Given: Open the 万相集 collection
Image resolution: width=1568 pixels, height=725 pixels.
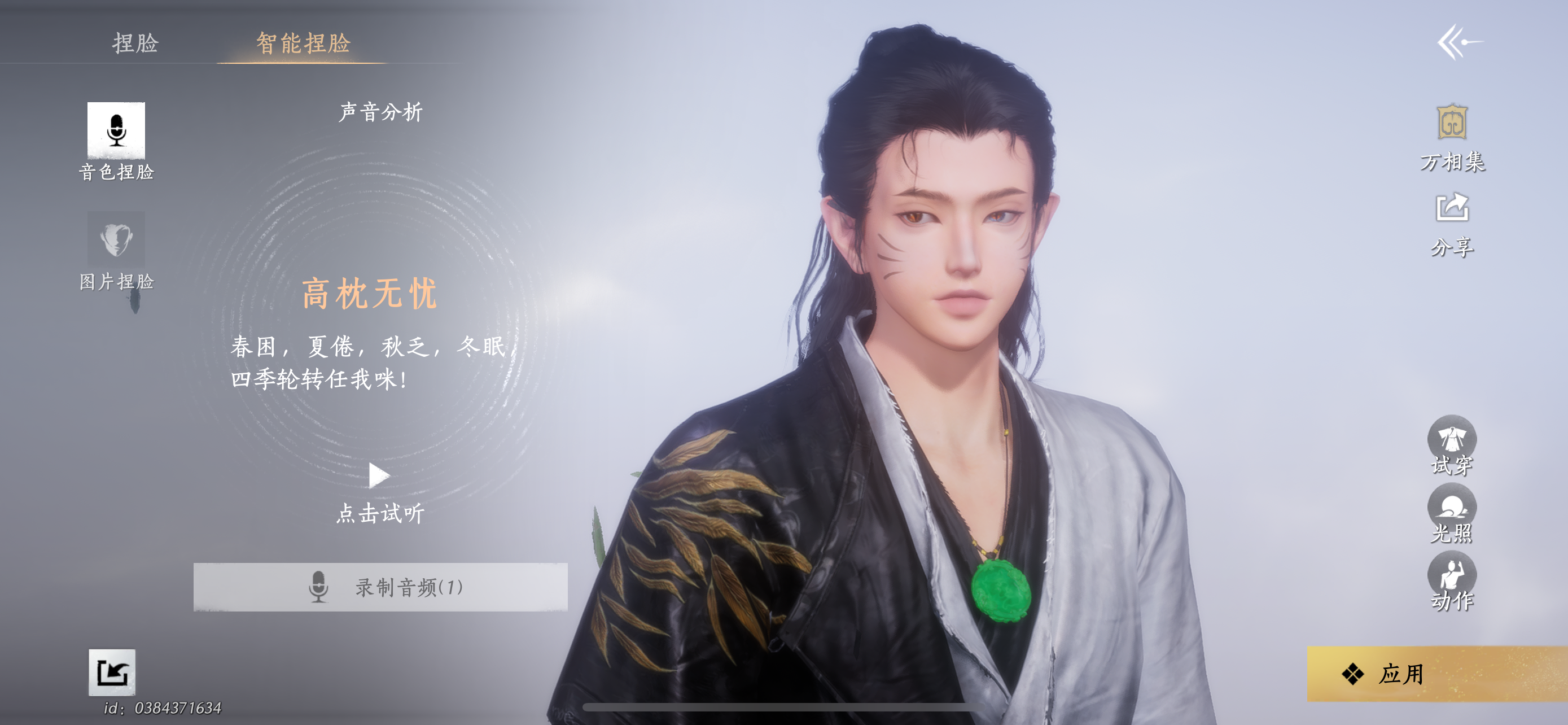Looking at the screenshot, I should point(1452,123).
